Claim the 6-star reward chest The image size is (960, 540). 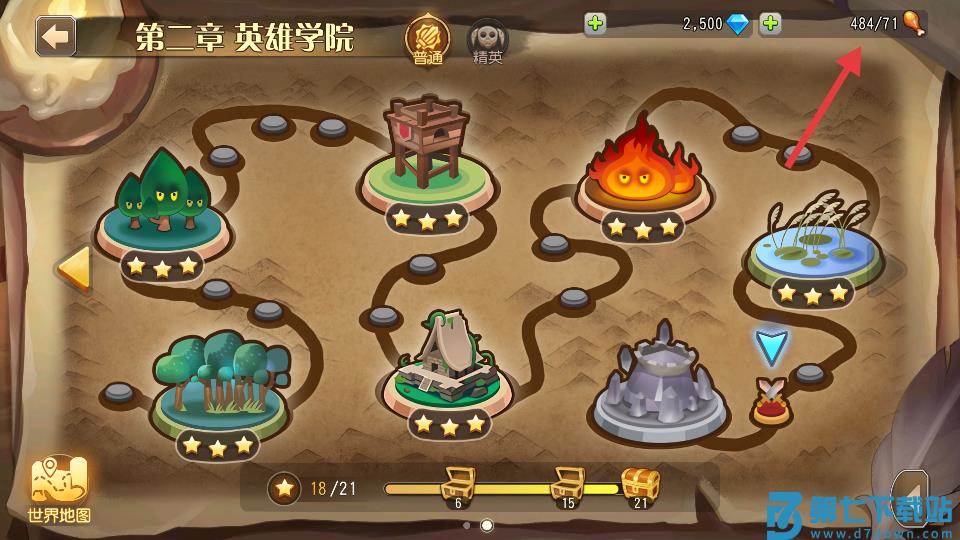(x=458, y=485)
